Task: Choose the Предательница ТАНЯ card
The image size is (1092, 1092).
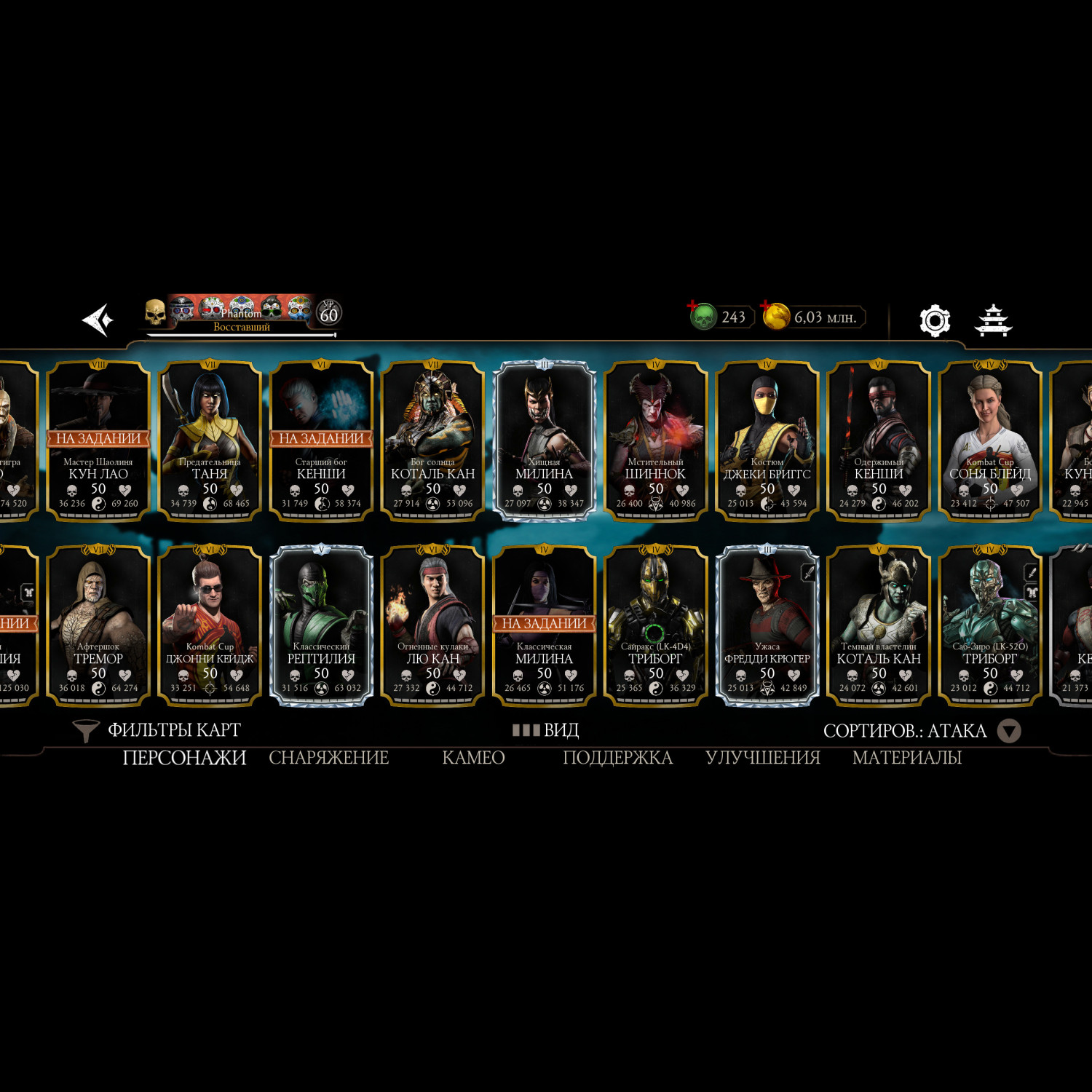Action: coord(210,440)
